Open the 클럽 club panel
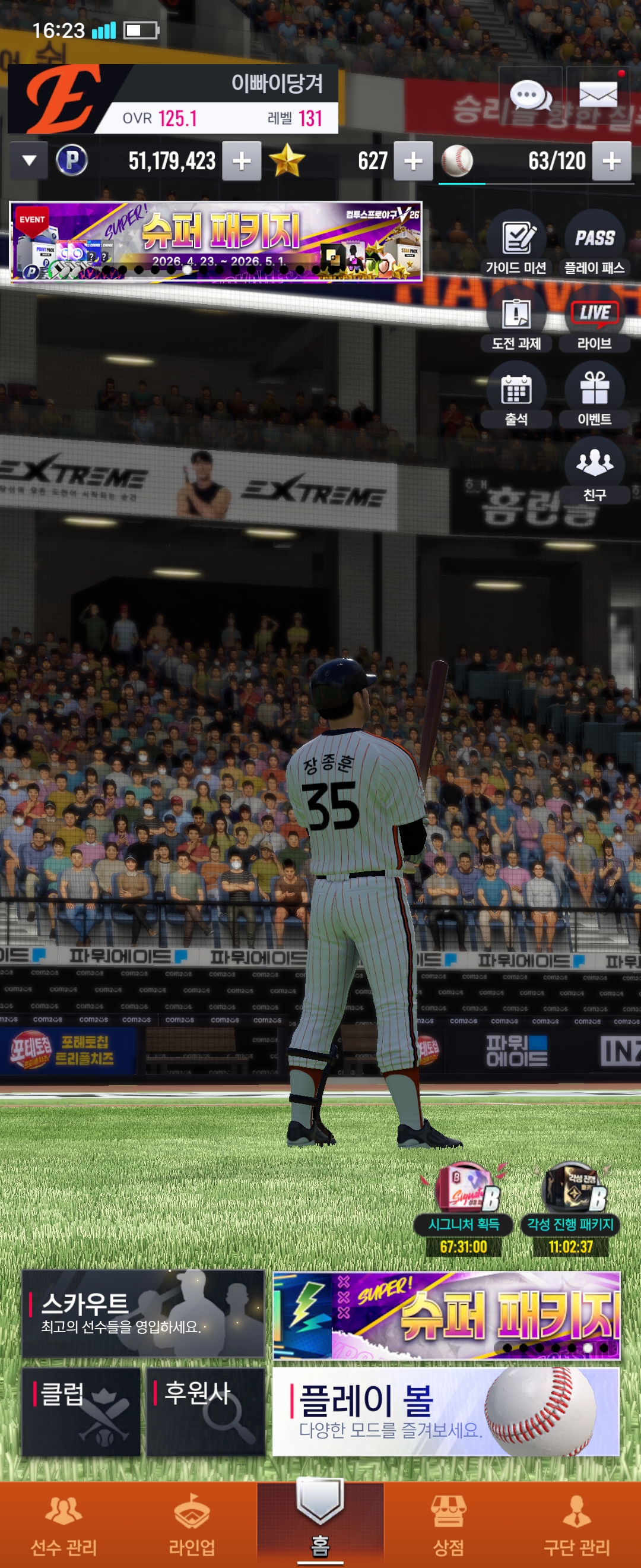 (x=81, y=1412)
